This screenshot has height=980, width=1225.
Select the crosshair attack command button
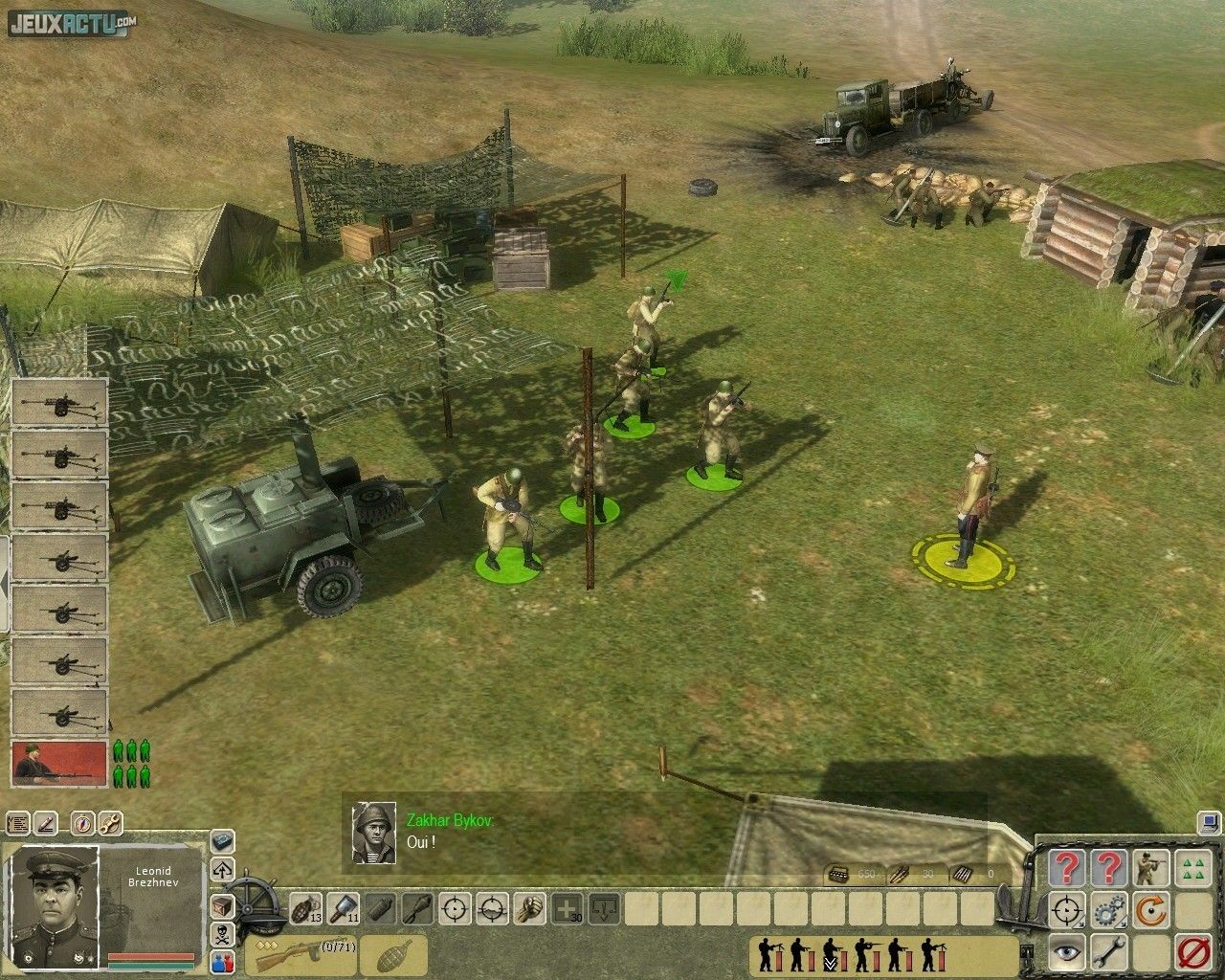click(1066, 911)
